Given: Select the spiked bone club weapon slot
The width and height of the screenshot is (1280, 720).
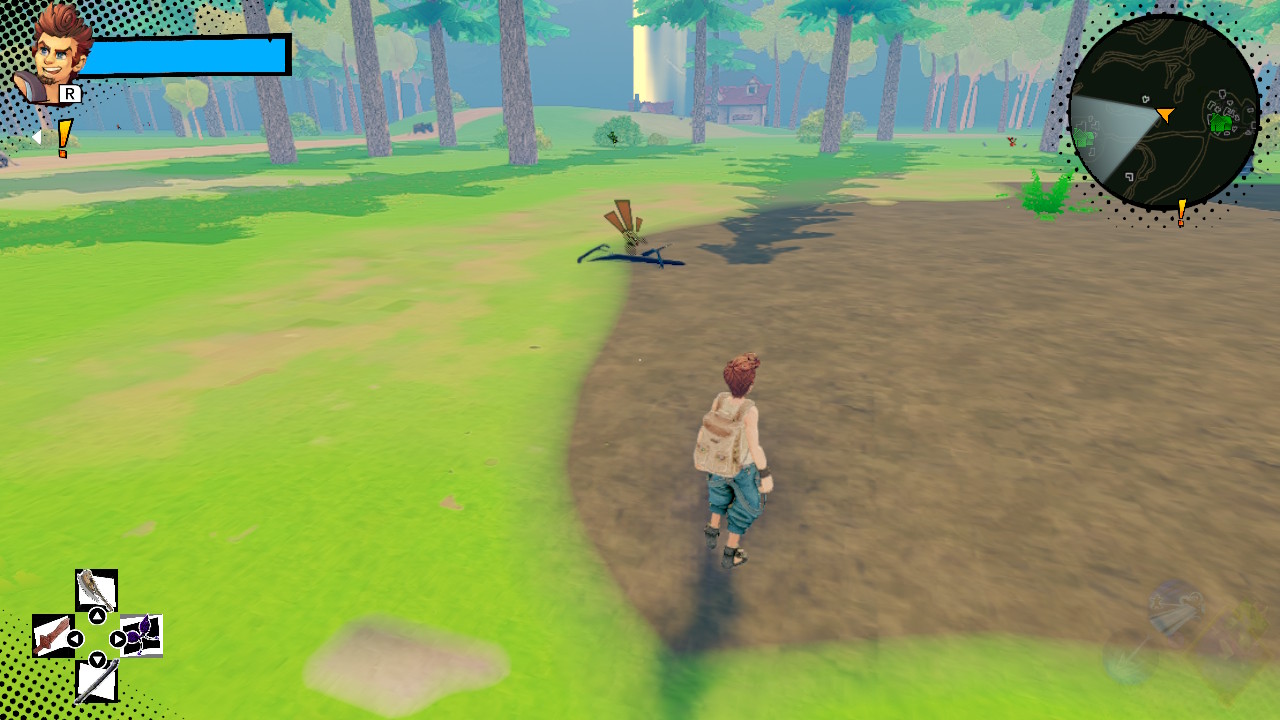Looking at the screenshot, I should 96,589.
